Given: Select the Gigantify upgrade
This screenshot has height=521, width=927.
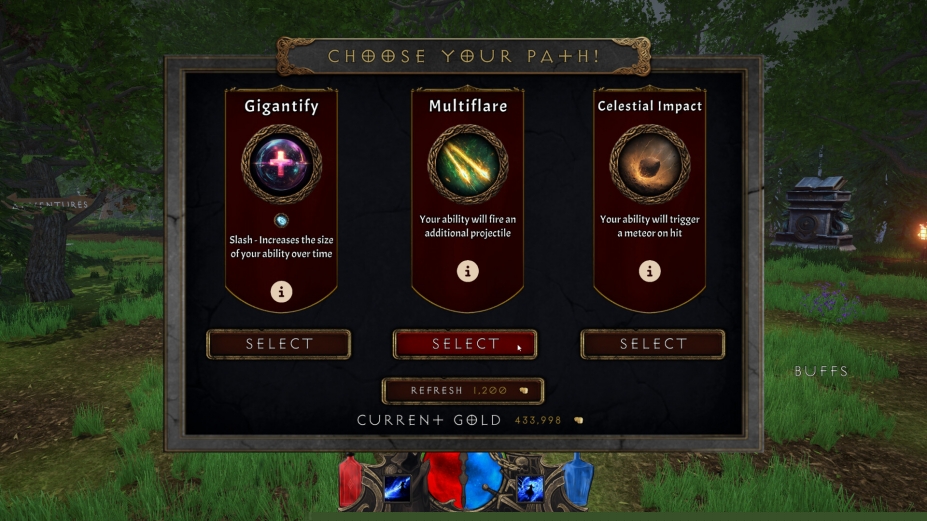Looking at the screenshot, I should (279, 344).
